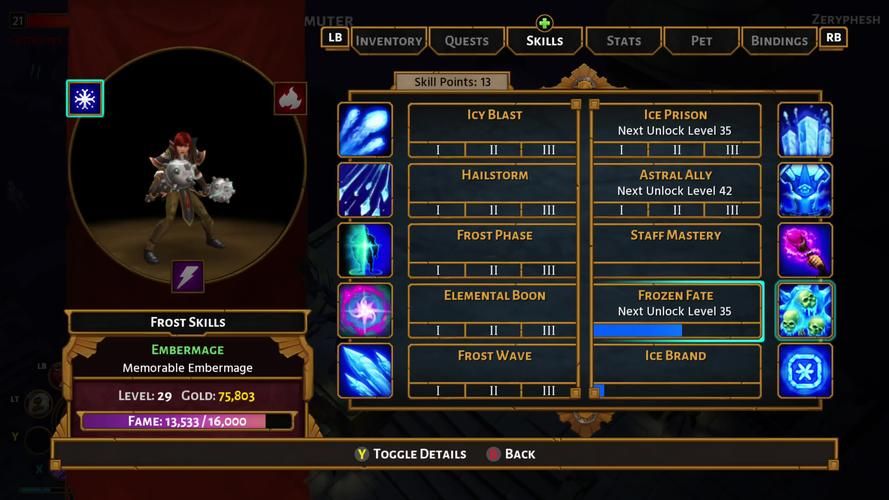
Task: Select the Elemental Boon skill icon
Action: point(365,310)
